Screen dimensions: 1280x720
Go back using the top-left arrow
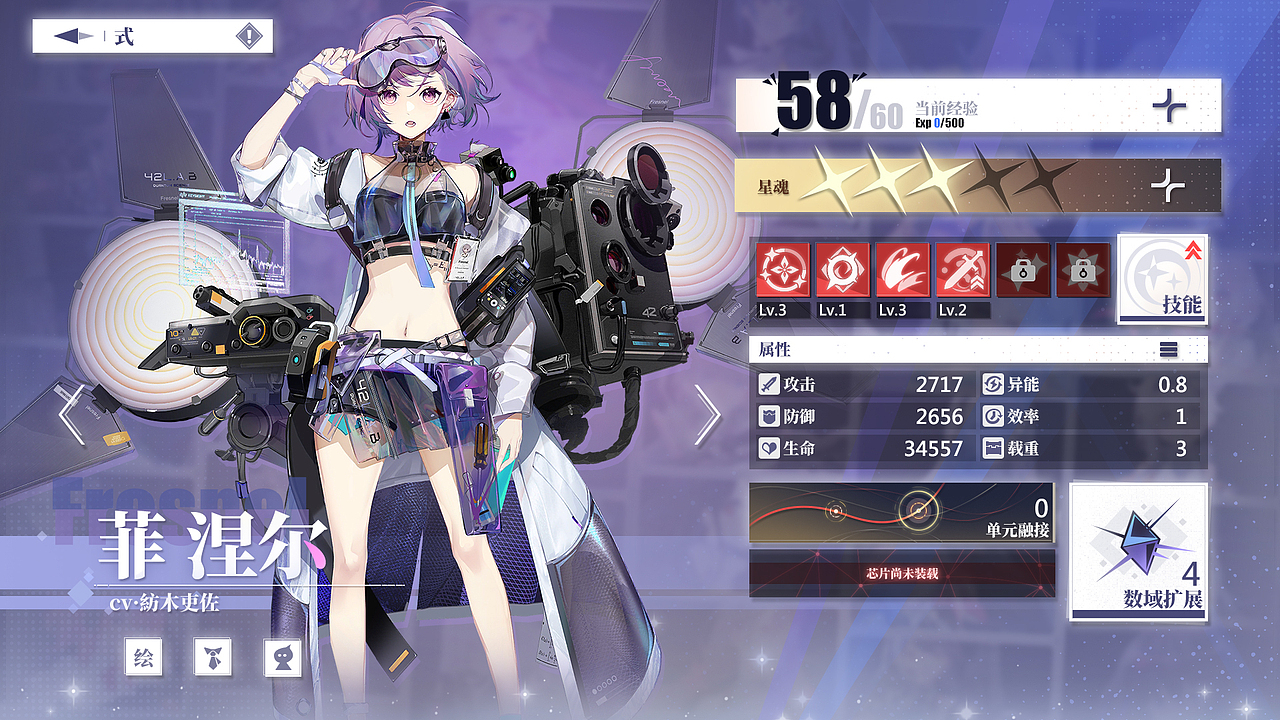click(73, 37)
